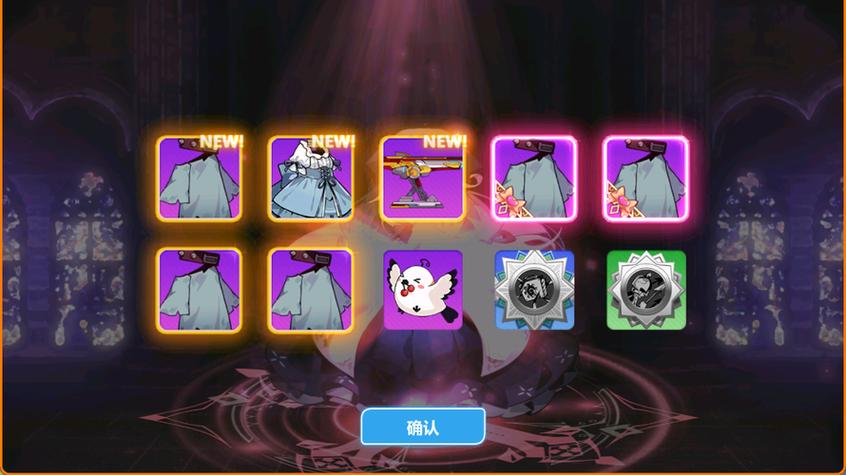Choose the golden rifle weapon reward
This screenshot has width=846, height=475.
pyautogui.click(x=424, y=178)
